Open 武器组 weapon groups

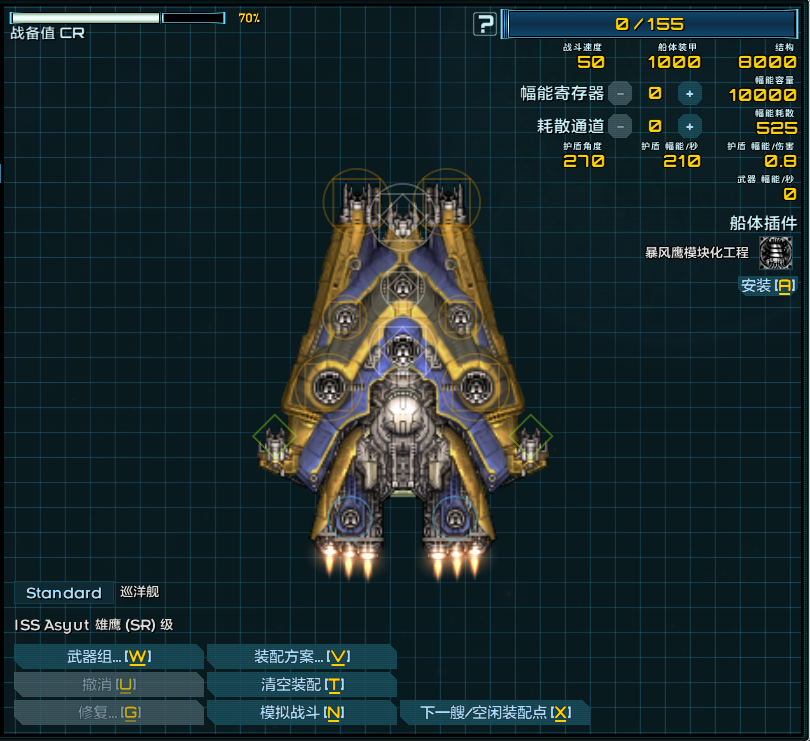click(x=108, y=657)
